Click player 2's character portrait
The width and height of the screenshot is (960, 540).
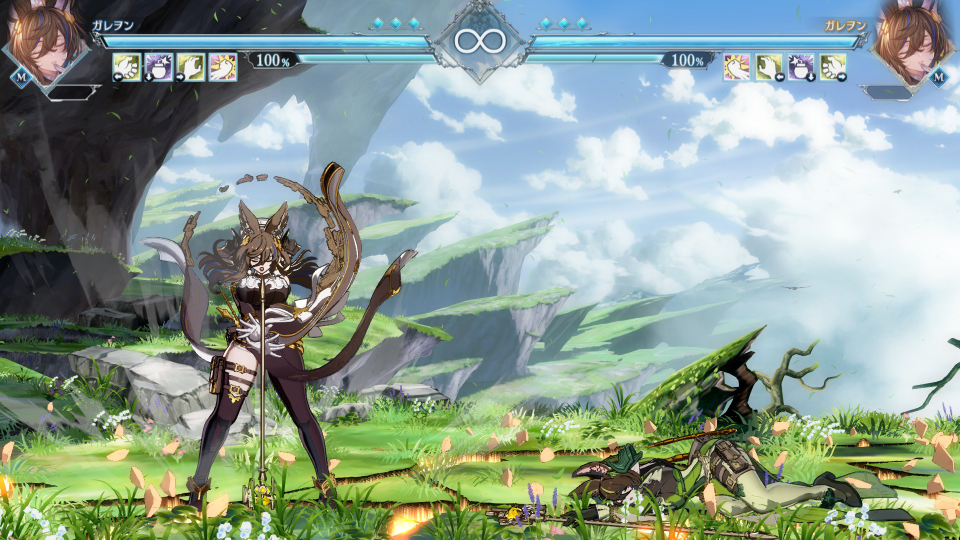click(x=914, y=42)
